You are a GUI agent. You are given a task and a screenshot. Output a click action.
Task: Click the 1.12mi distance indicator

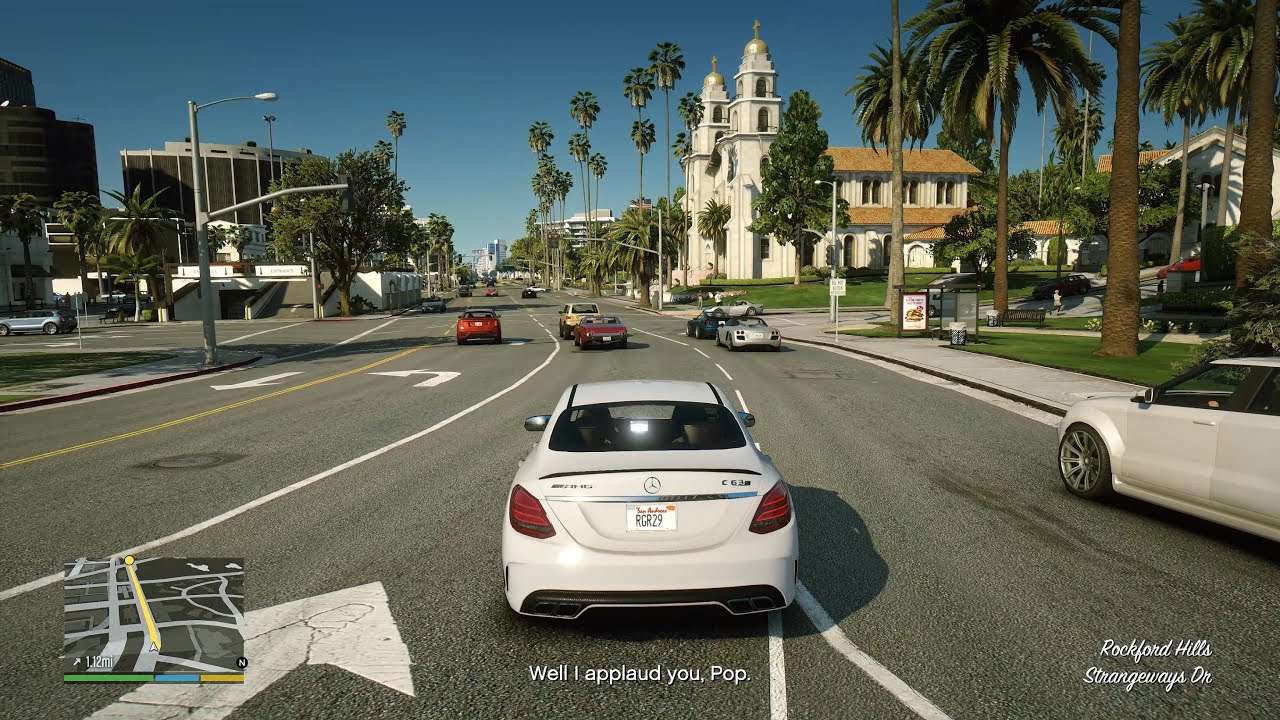97,661
